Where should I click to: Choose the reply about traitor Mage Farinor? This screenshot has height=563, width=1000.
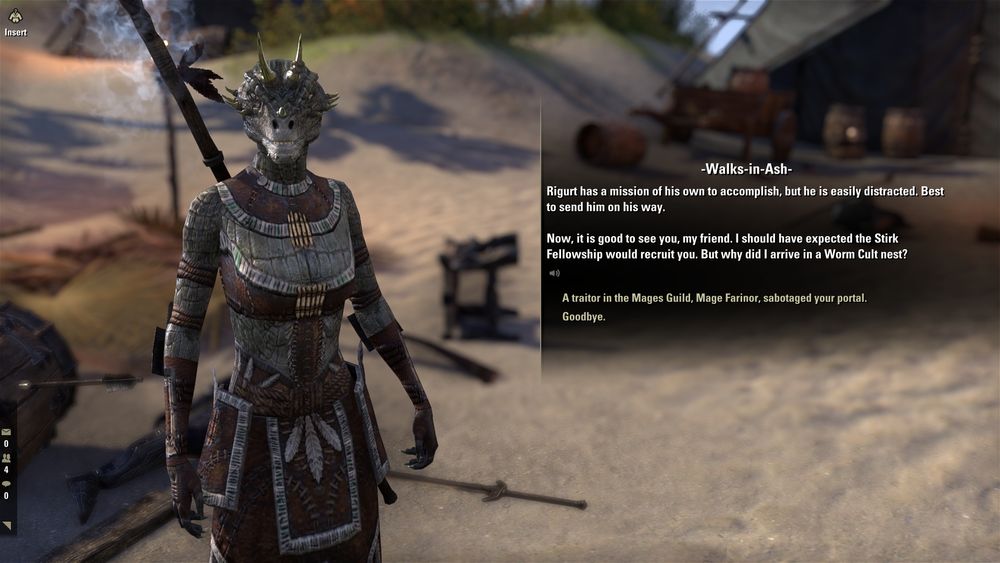tap(714, 298)
